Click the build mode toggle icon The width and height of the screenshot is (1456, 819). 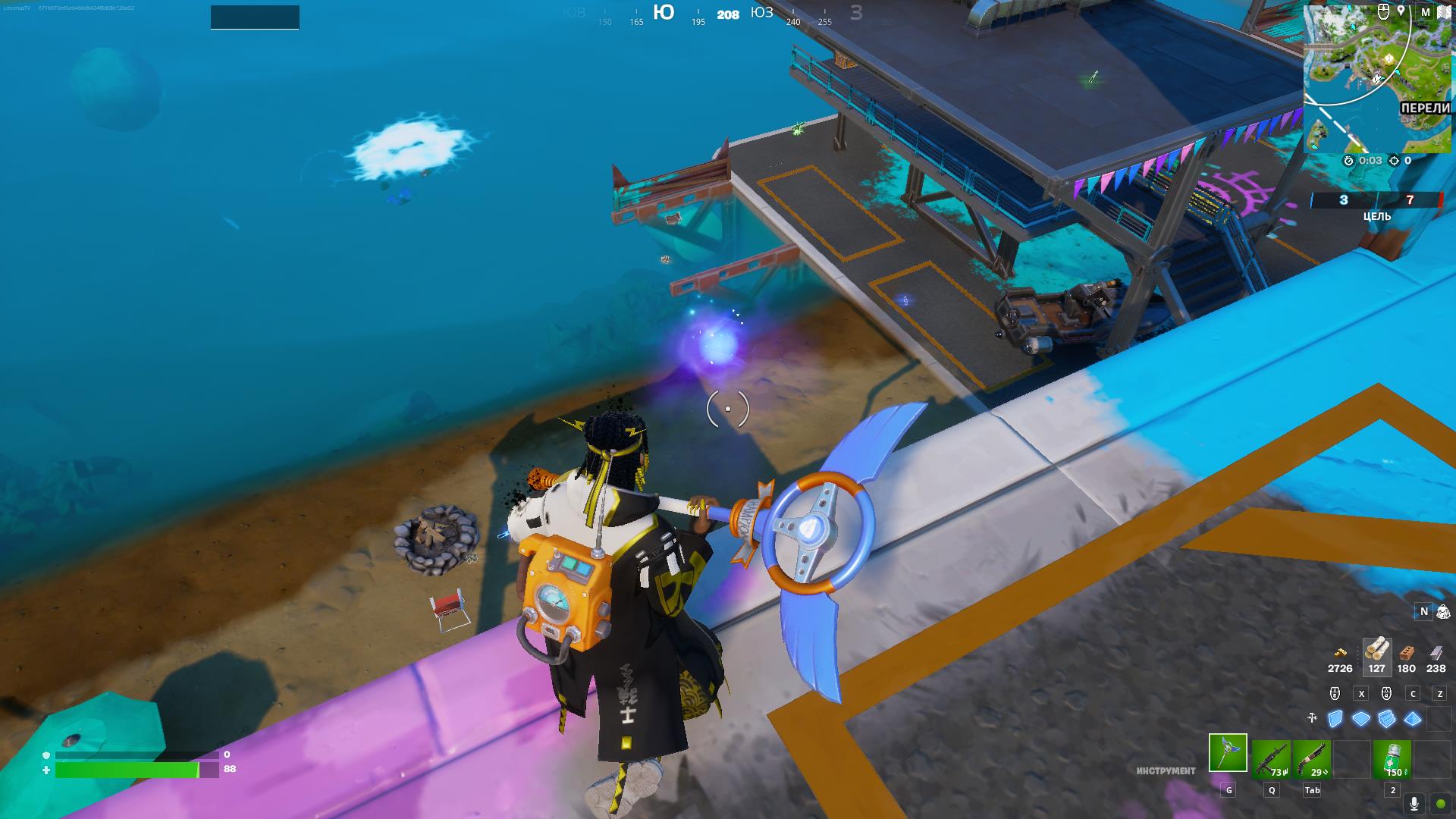1313,717
